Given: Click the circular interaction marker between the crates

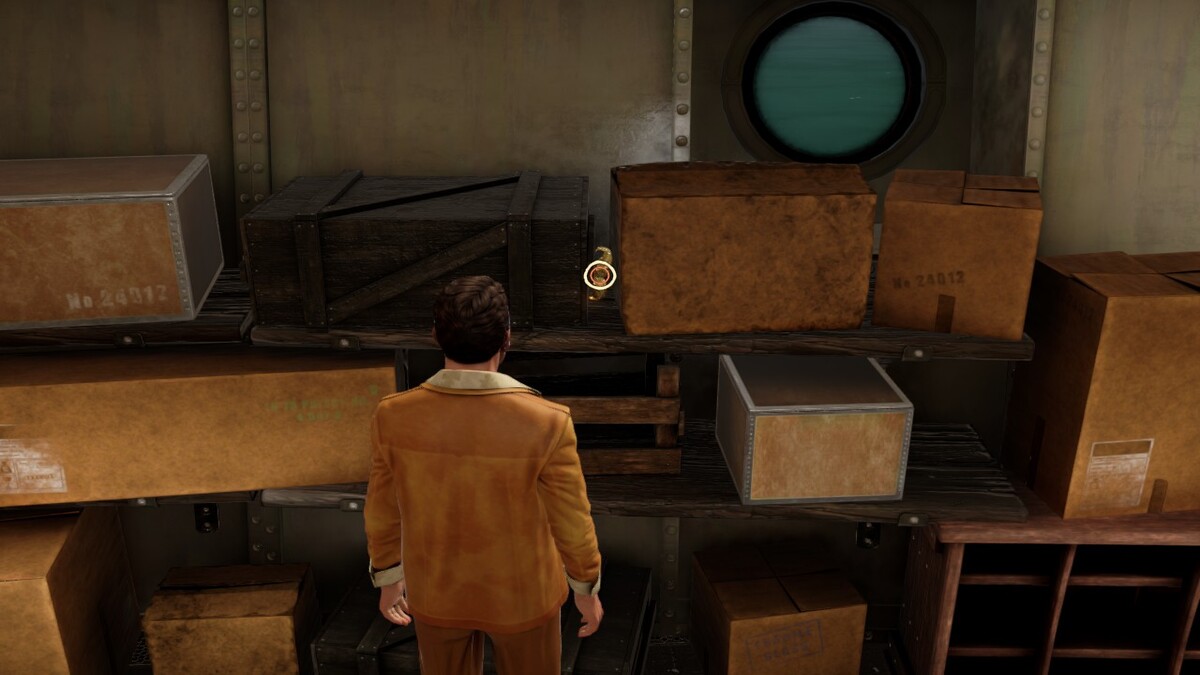Looking at the screenshot, I should coord(599,273).
